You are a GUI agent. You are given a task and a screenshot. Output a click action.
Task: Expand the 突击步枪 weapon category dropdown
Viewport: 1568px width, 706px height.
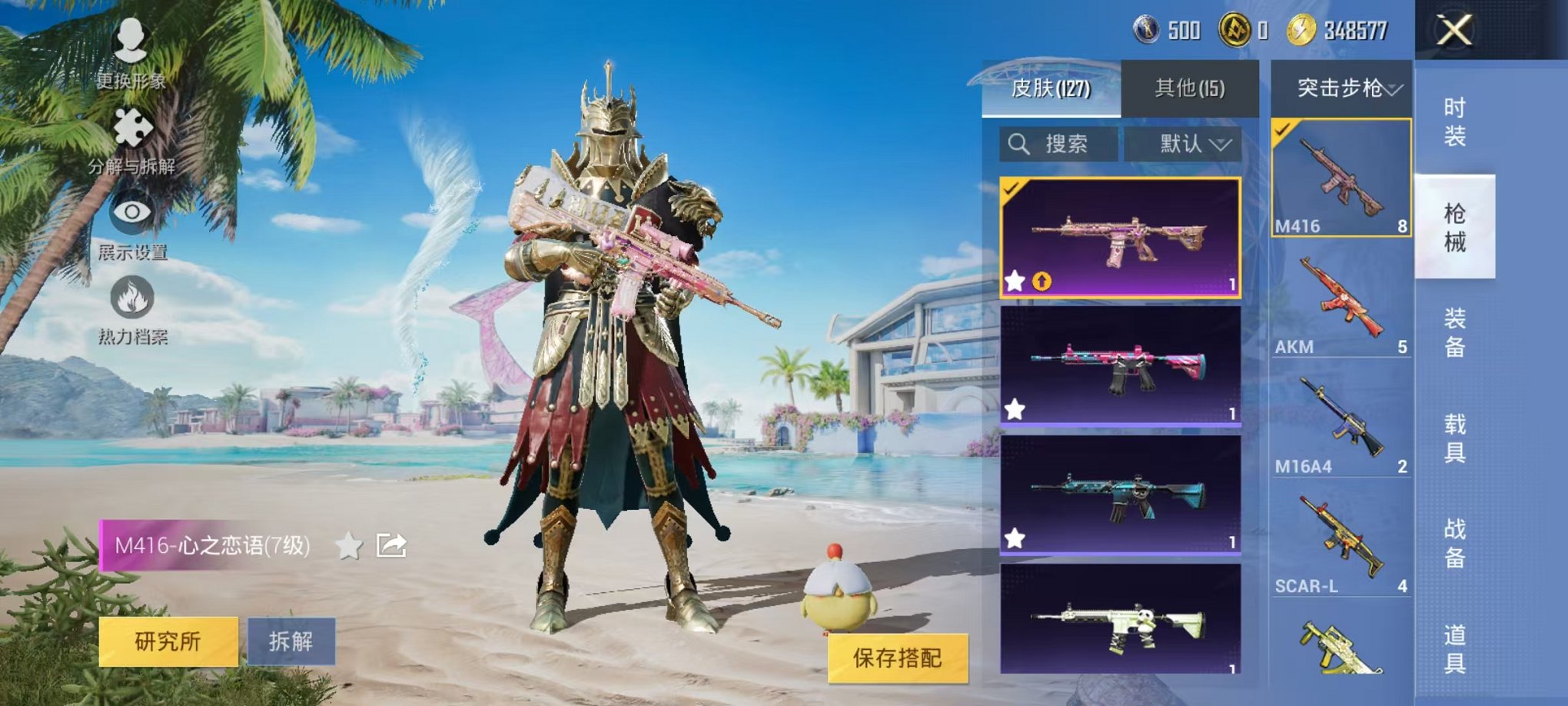1343,89
